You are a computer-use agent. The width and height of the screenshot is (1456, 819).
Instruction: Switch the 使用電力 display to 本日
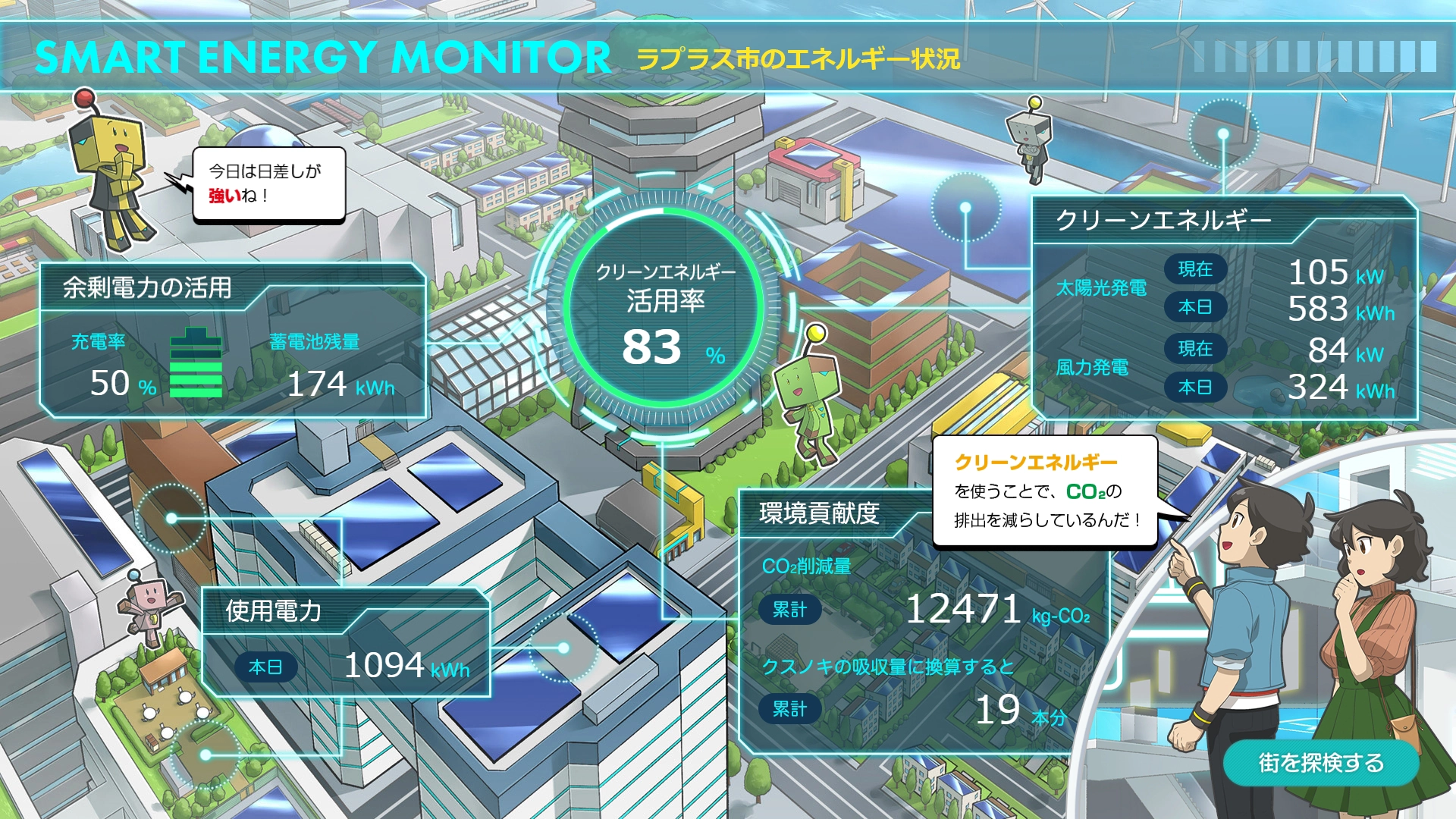tap(267, 667)
